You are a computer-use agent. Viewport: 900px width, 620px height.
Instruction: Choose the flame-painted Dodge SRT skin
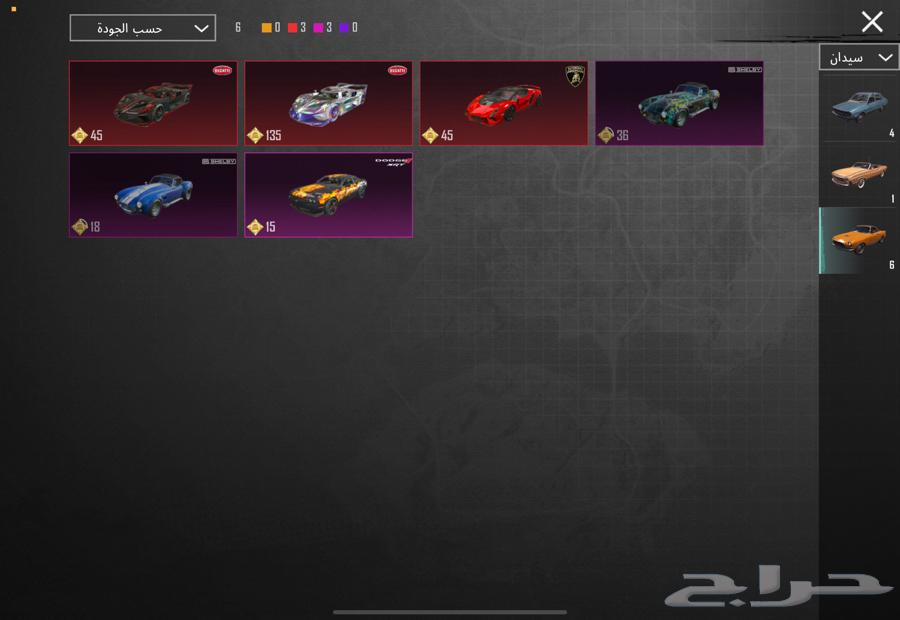point(328,195)
